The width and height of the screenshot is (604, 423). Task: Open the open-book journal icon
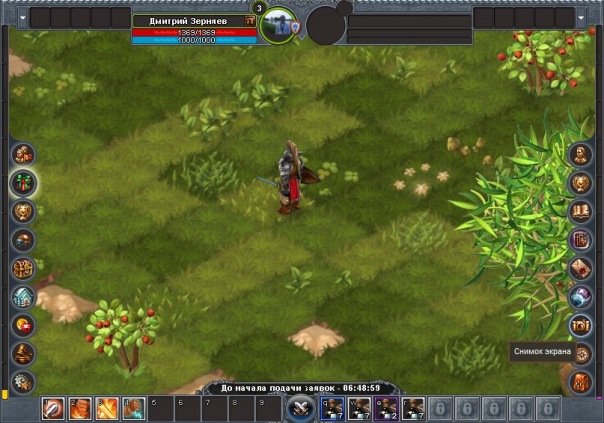(581, 211)
